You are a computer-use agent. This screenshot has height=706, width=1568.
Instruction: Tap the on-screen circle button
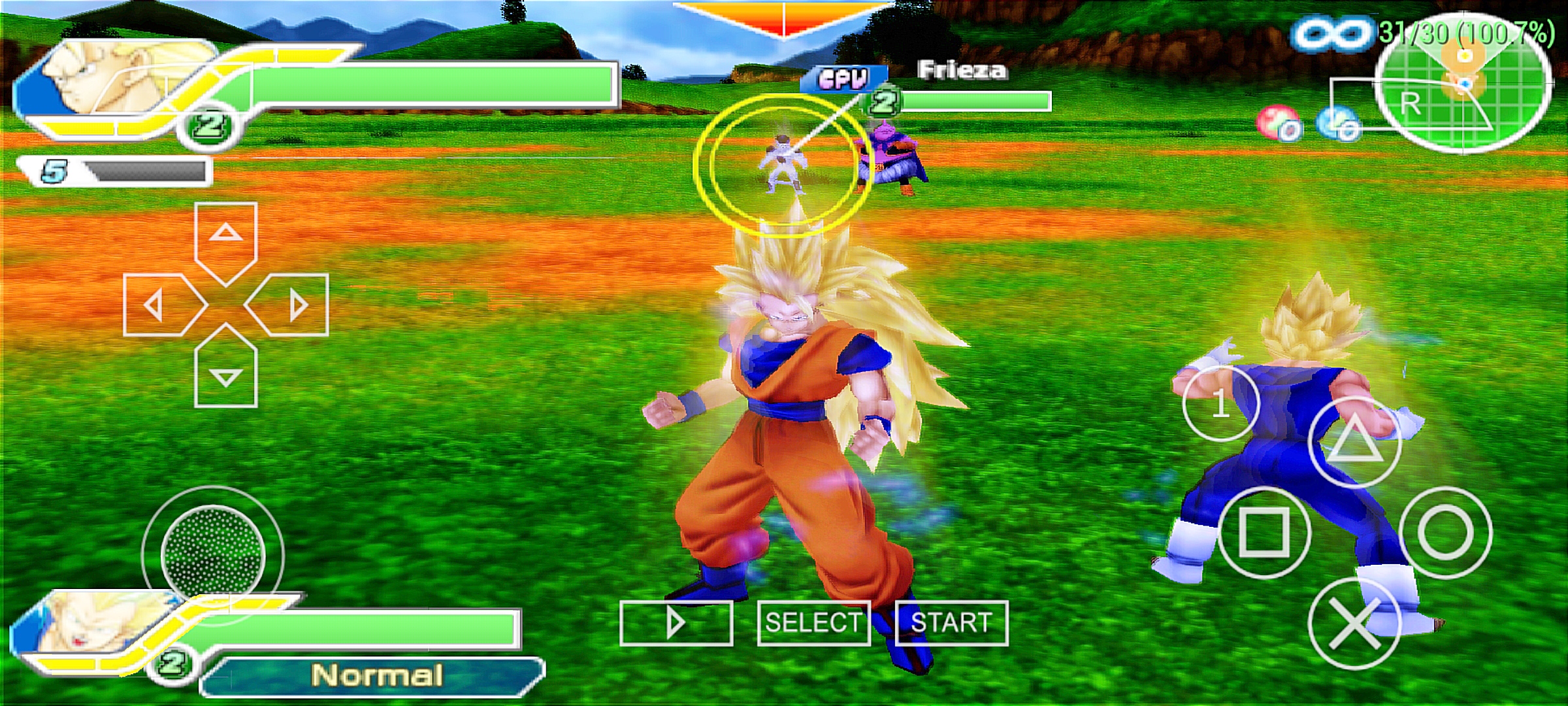pyautogui.click(x=1445, y=532)
